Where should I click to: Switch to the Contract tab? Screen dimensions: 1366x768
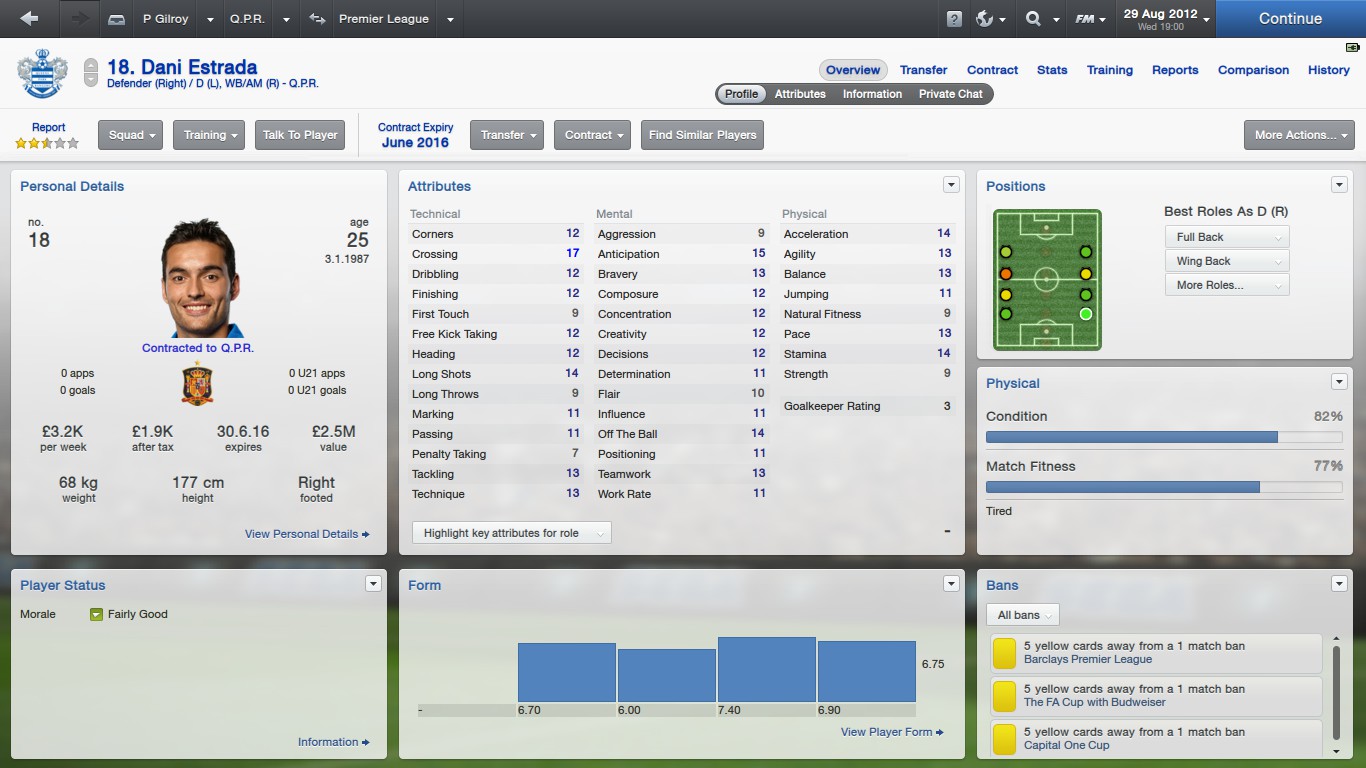(x=992, y=70)
